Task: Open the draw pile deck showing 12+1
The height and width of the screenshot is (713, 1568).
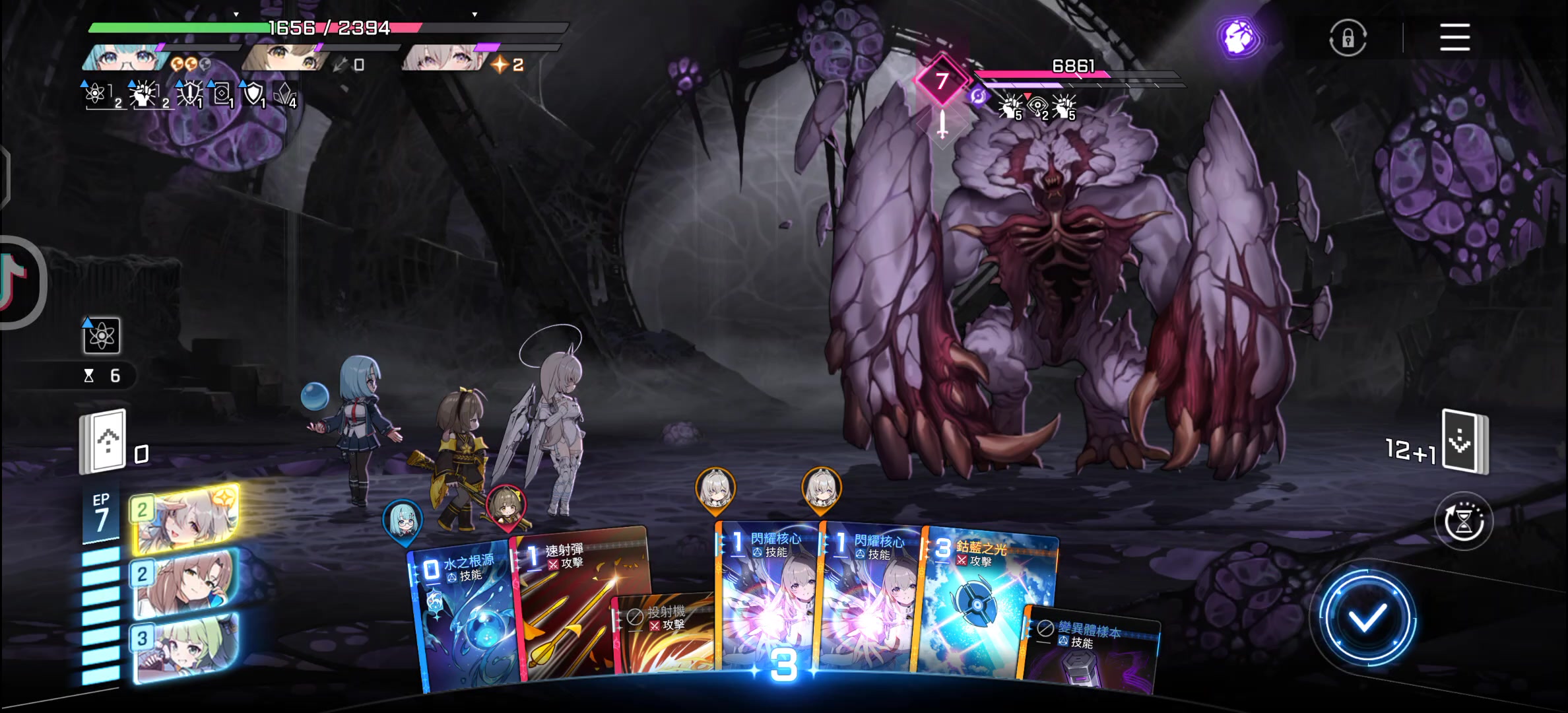Action: tap(1465, 441)
